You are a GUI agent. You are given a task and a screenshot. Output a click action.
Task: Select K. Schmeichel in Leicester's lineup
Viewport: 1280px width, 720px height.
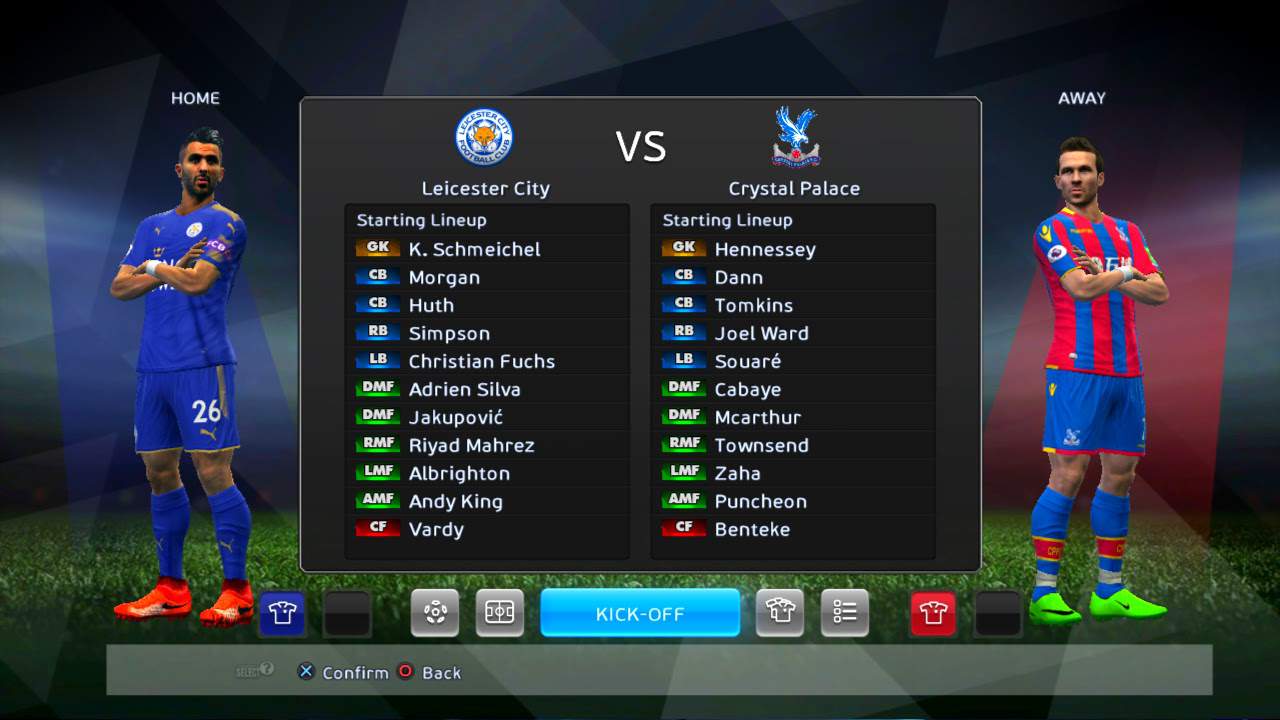point(474,249)
